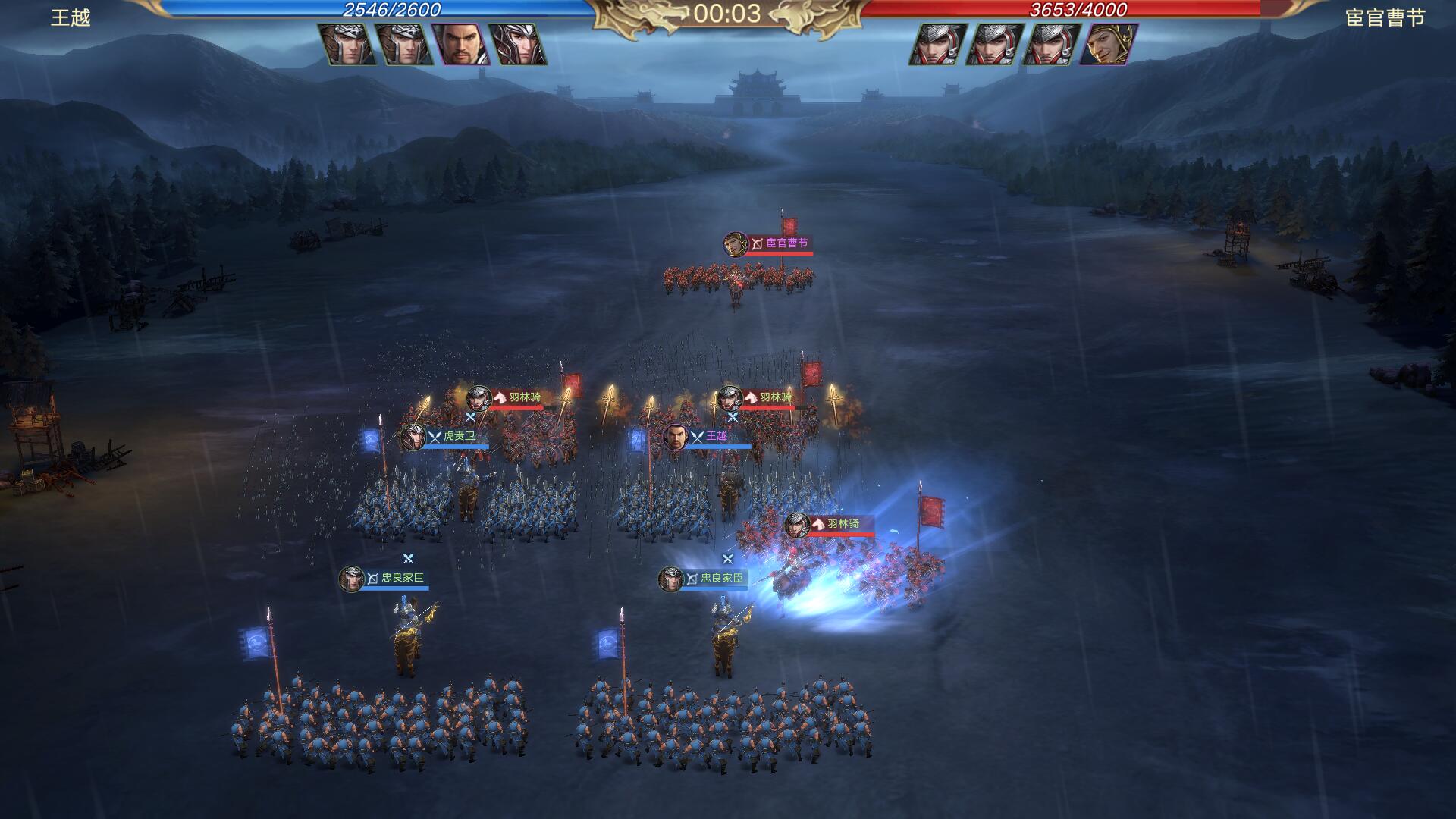Choose the gold-helmeted eunuch portrait in the red roster
Screen dimensions: 1456x819
click(1107, 44)
